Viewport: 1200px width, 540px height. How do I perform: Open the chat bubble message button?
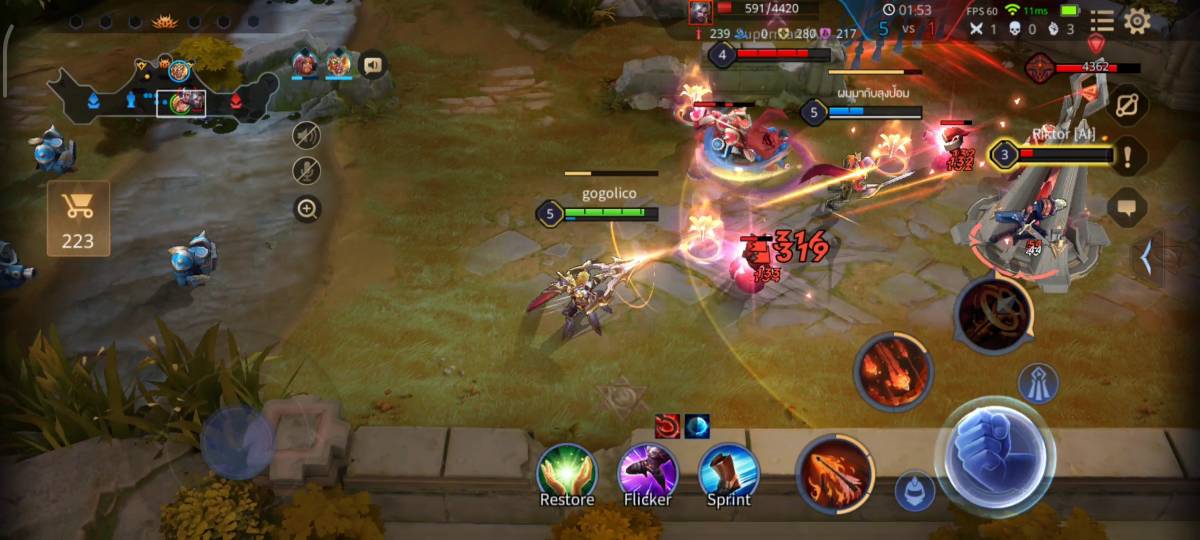(x=1127, y=207)
